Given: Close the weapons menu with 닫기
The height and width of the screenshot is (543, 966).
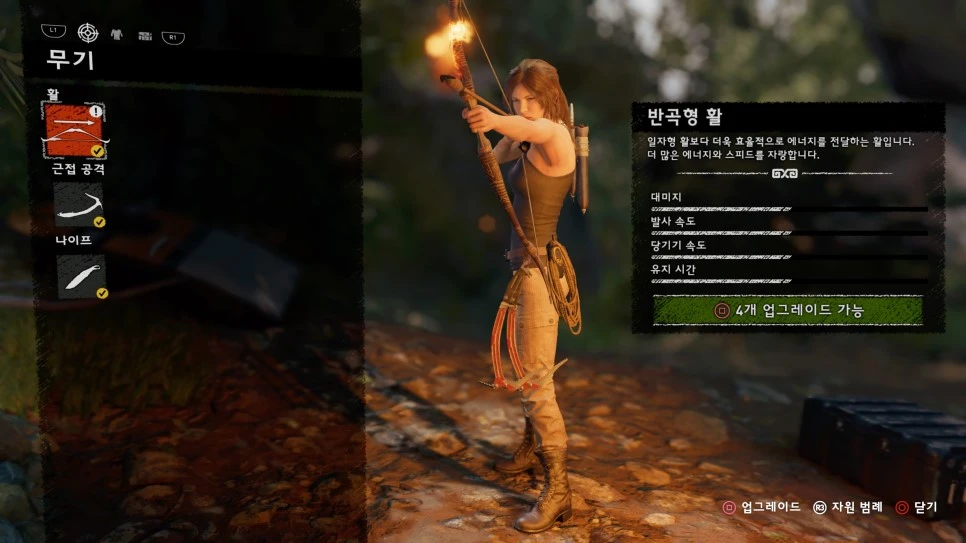Looking at the screenshot, I should (916, 507).
